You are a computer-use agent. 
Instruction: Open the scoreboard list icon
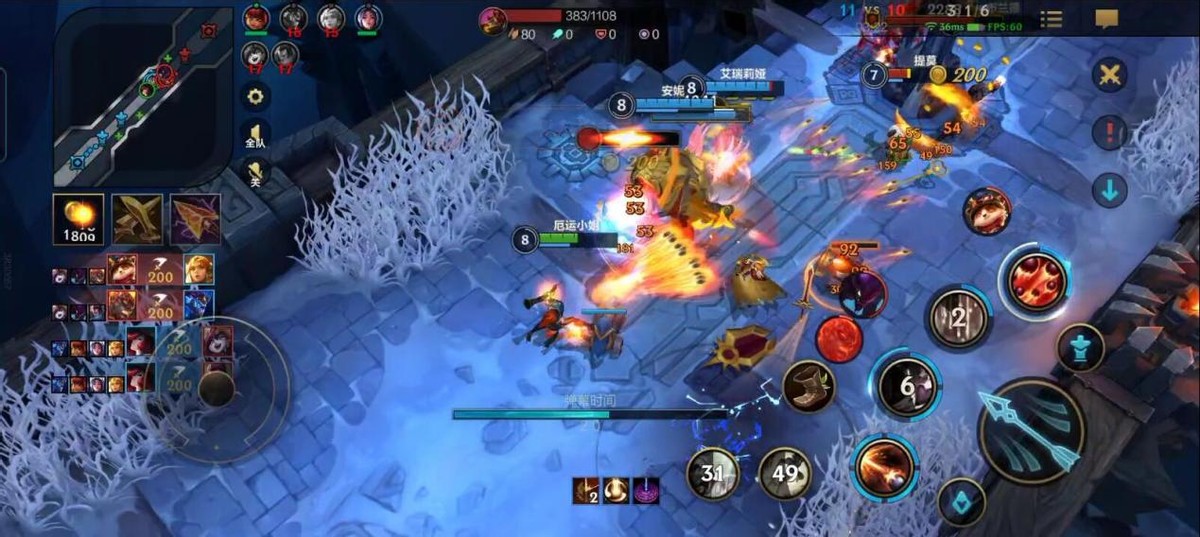1051,19
